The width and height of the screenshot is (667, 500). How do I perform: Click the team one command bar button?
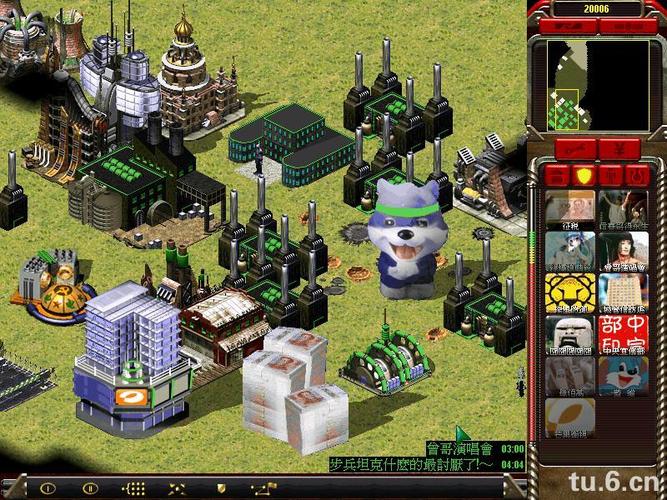coord(47,489)
